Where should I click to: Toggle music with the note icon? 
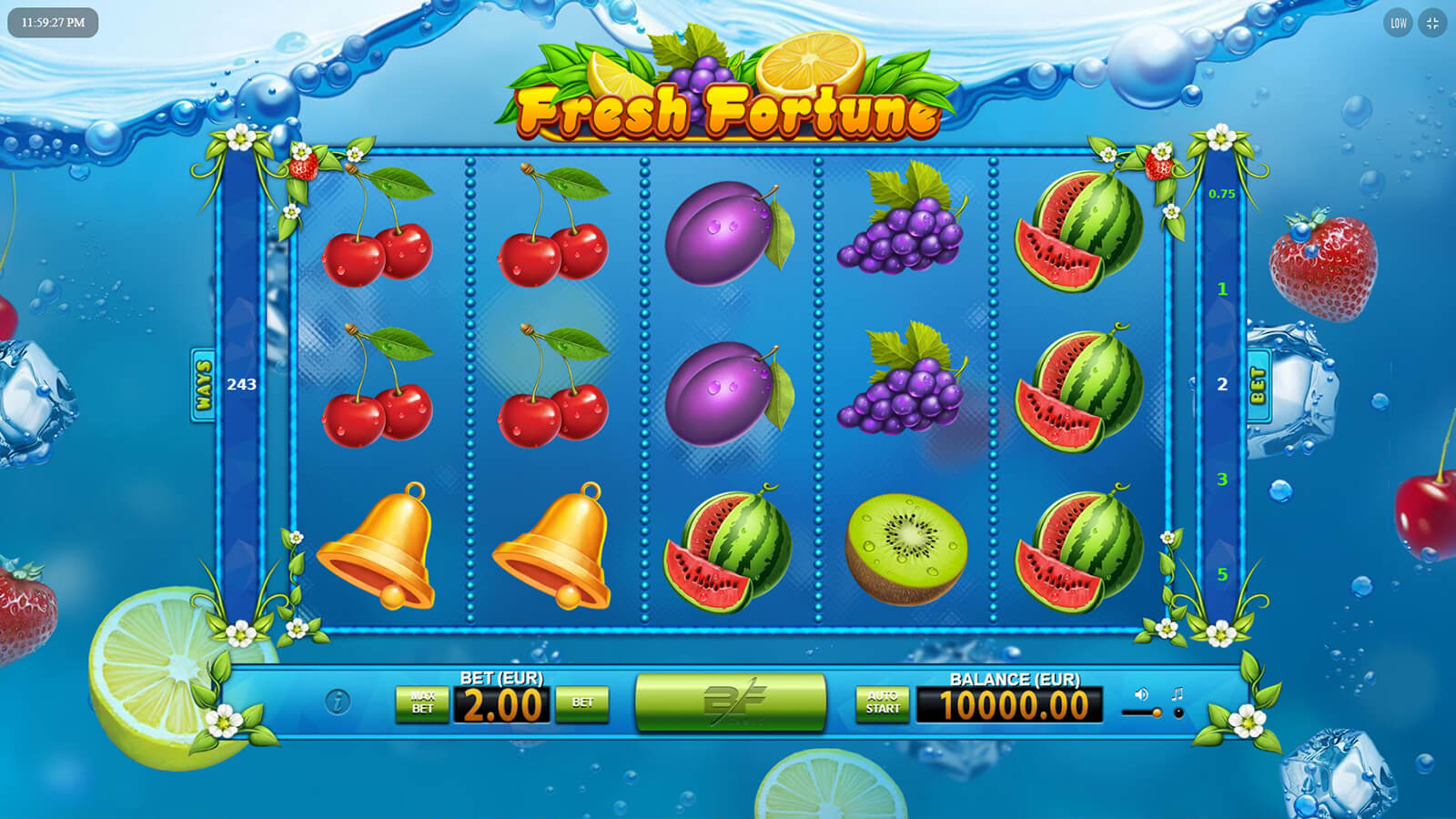(1178, 694)
